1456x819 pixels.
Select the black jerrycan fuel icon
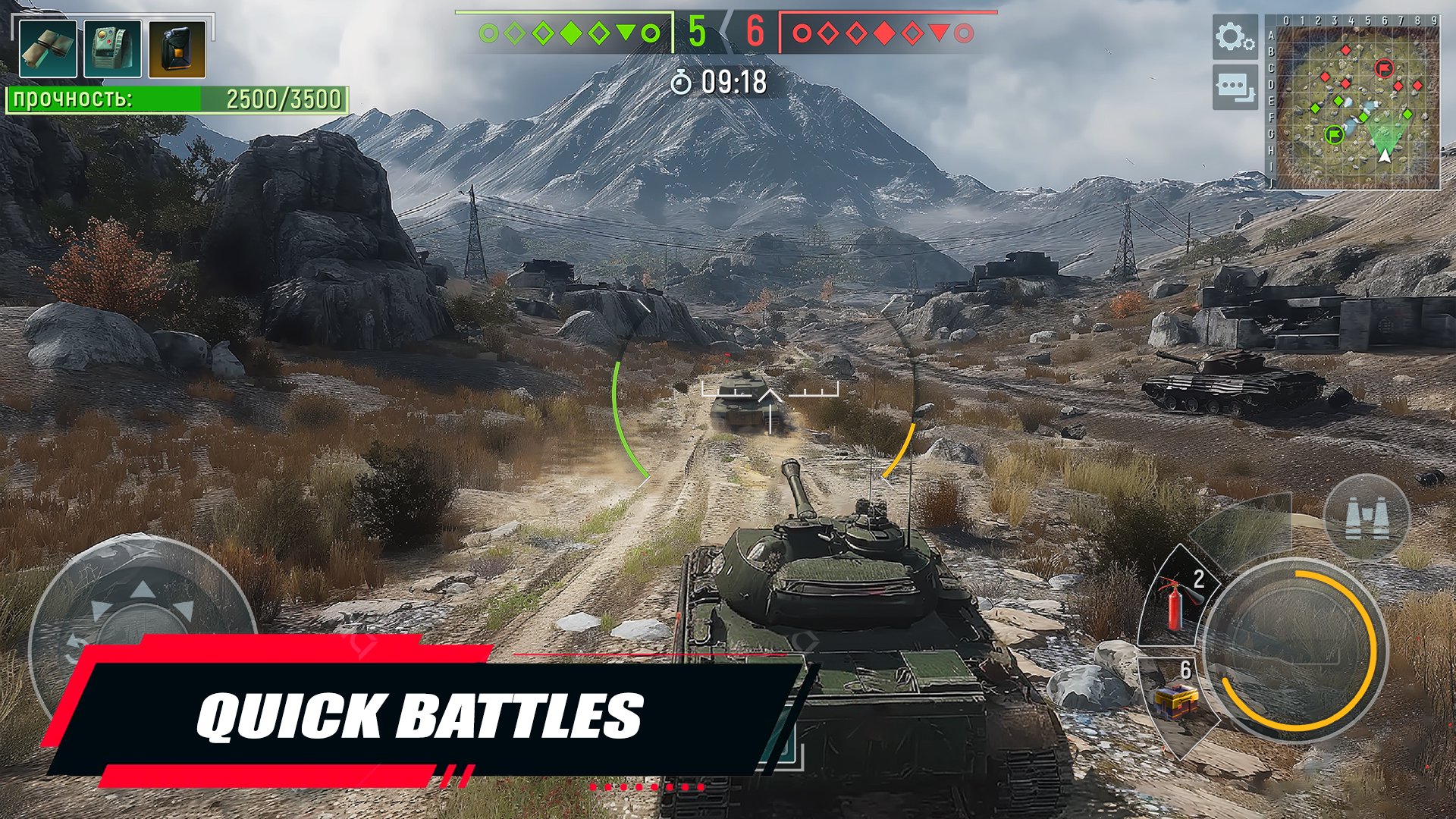(177, 49)
